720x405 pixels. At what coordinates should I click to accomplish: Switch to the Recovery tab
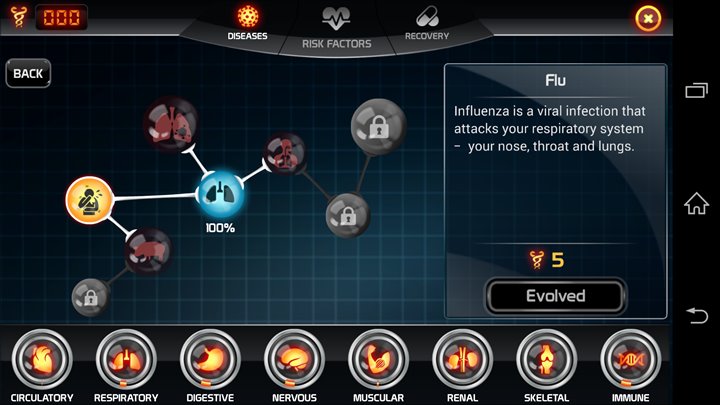tap(427, 23)
